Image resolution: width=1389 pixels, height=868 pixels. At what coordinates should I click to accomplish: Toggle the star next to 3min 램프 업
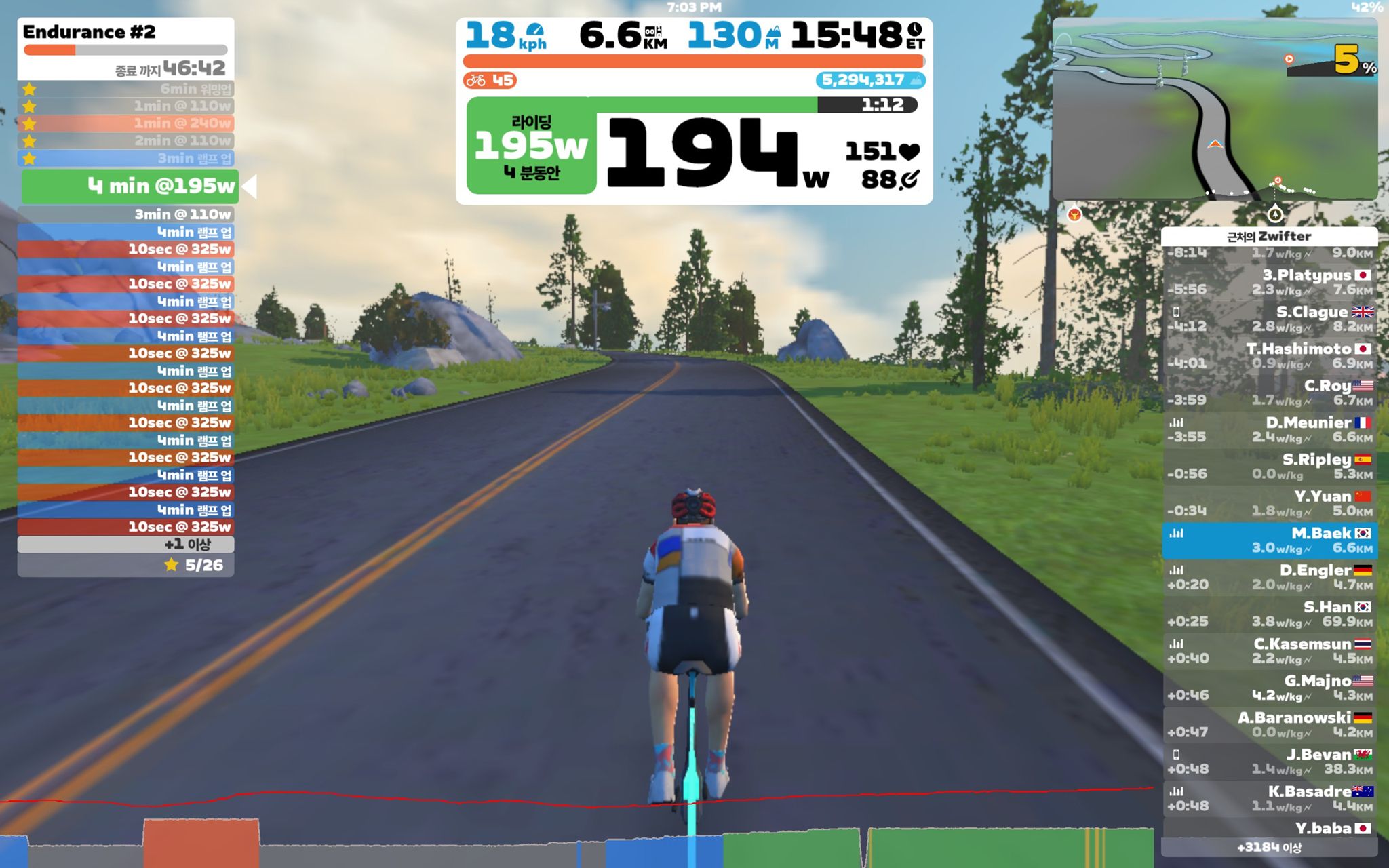[x=28, y=158]
